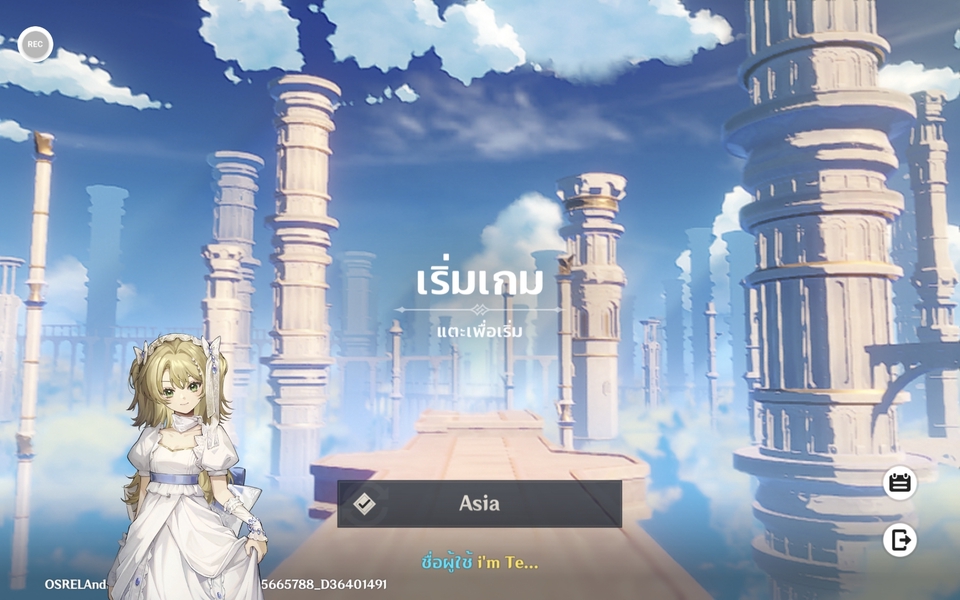Viewport: 960px width, 600px height.
Task: Click the logout exit icon
Action: click(899, 540)
